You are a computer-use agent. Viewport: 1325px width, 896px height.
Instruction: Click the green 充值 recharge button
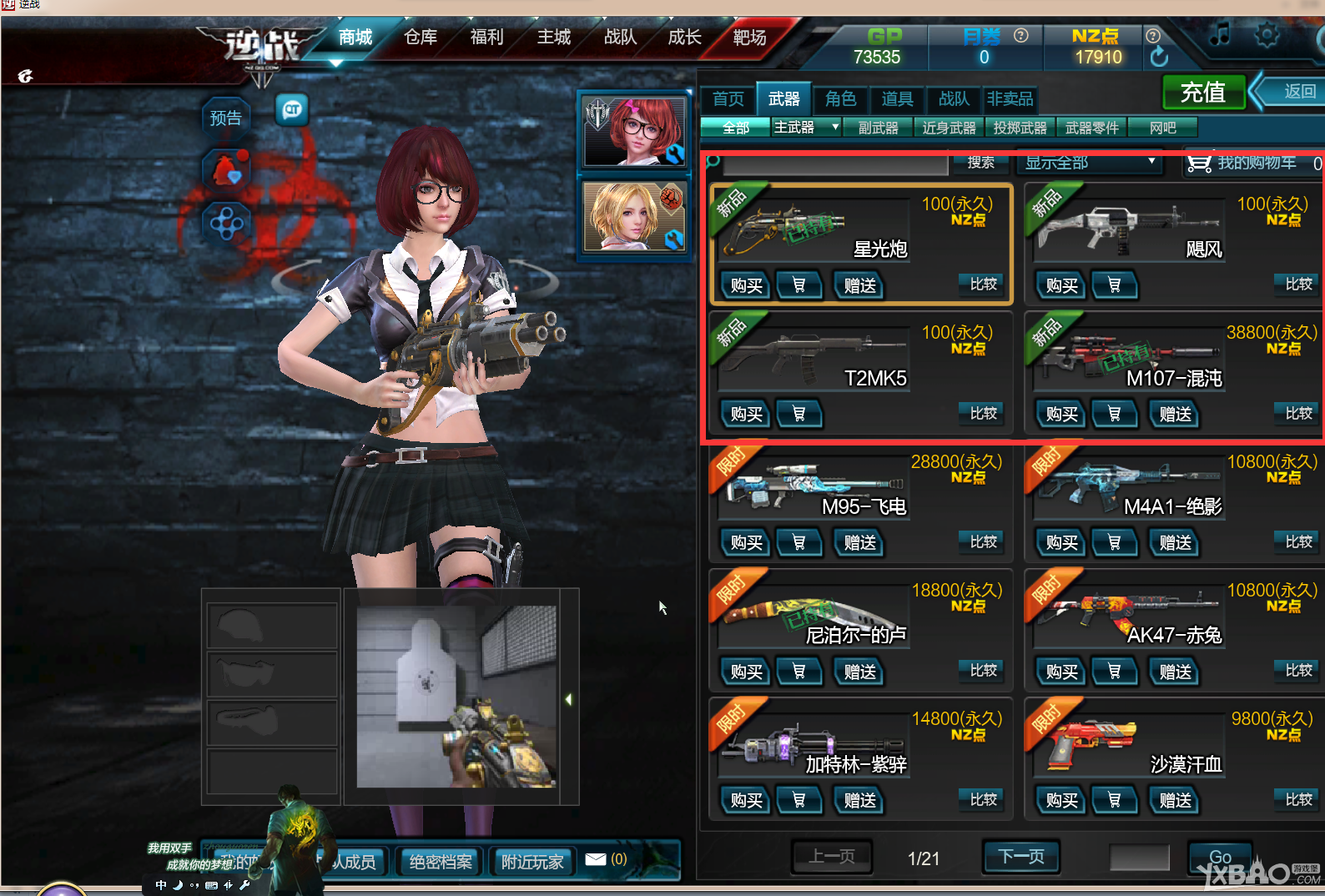point(1202,93)
